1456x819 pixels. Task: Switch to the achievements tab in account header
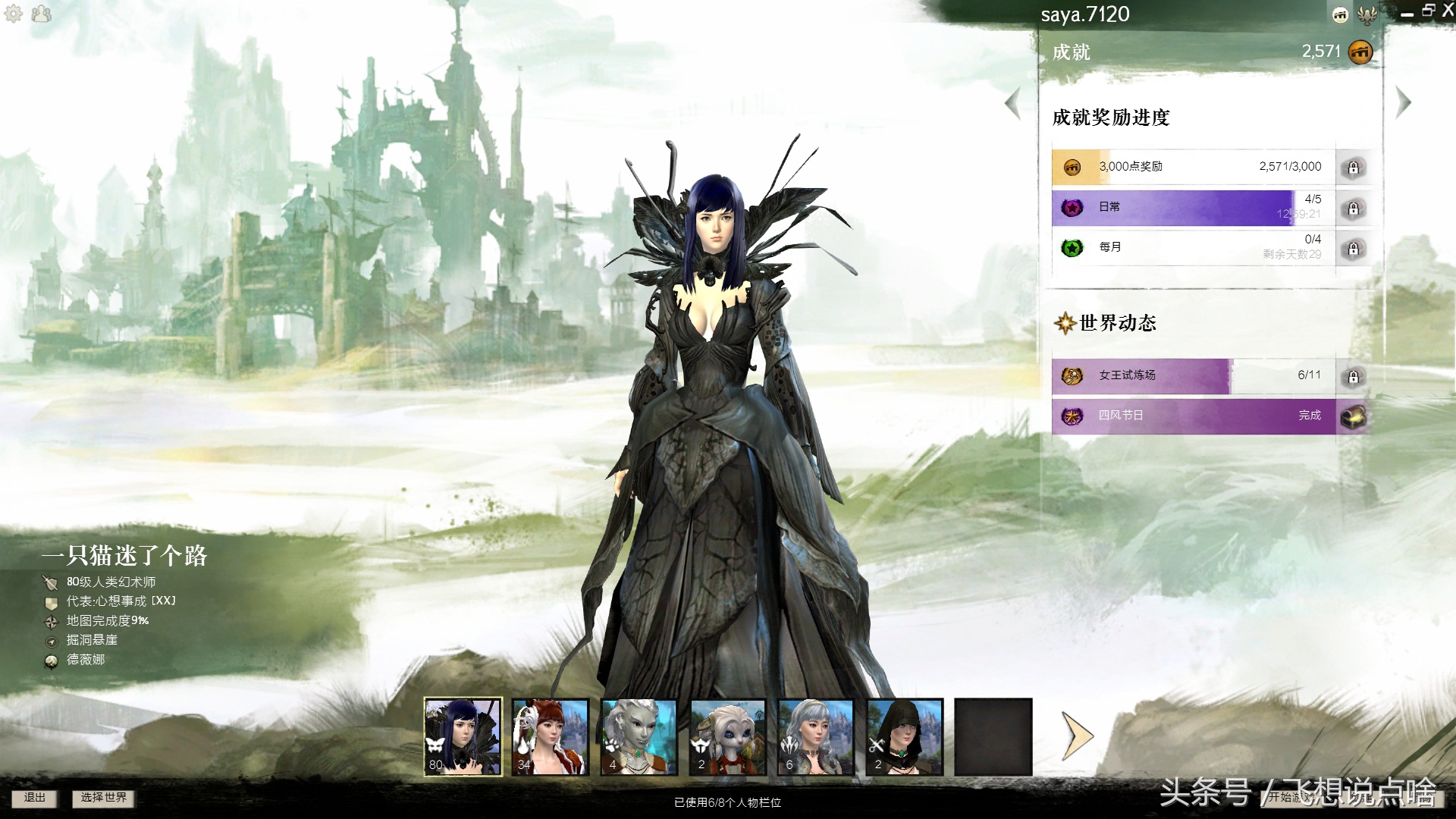click(1341, 14)
